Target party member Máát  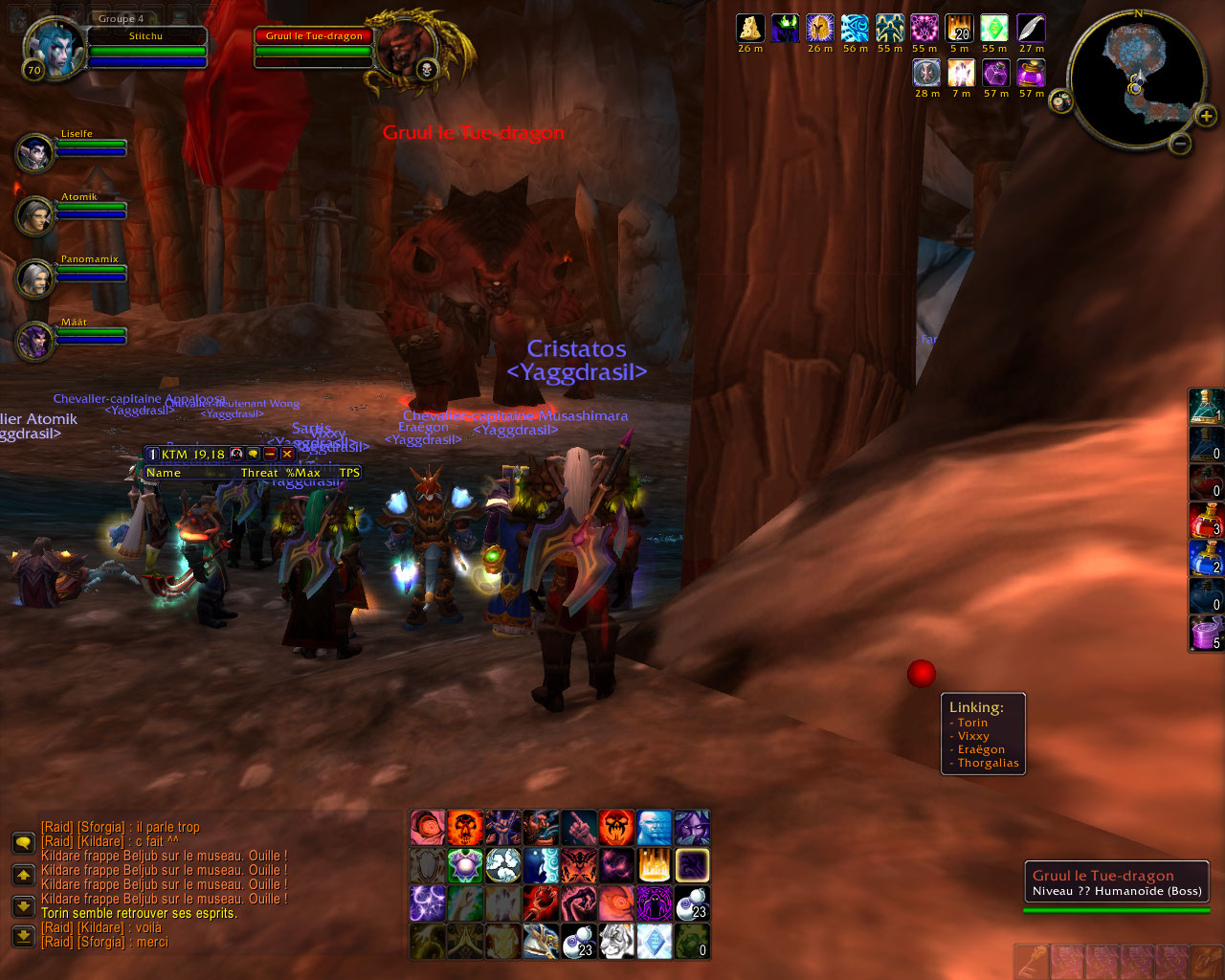coord(35,341)
